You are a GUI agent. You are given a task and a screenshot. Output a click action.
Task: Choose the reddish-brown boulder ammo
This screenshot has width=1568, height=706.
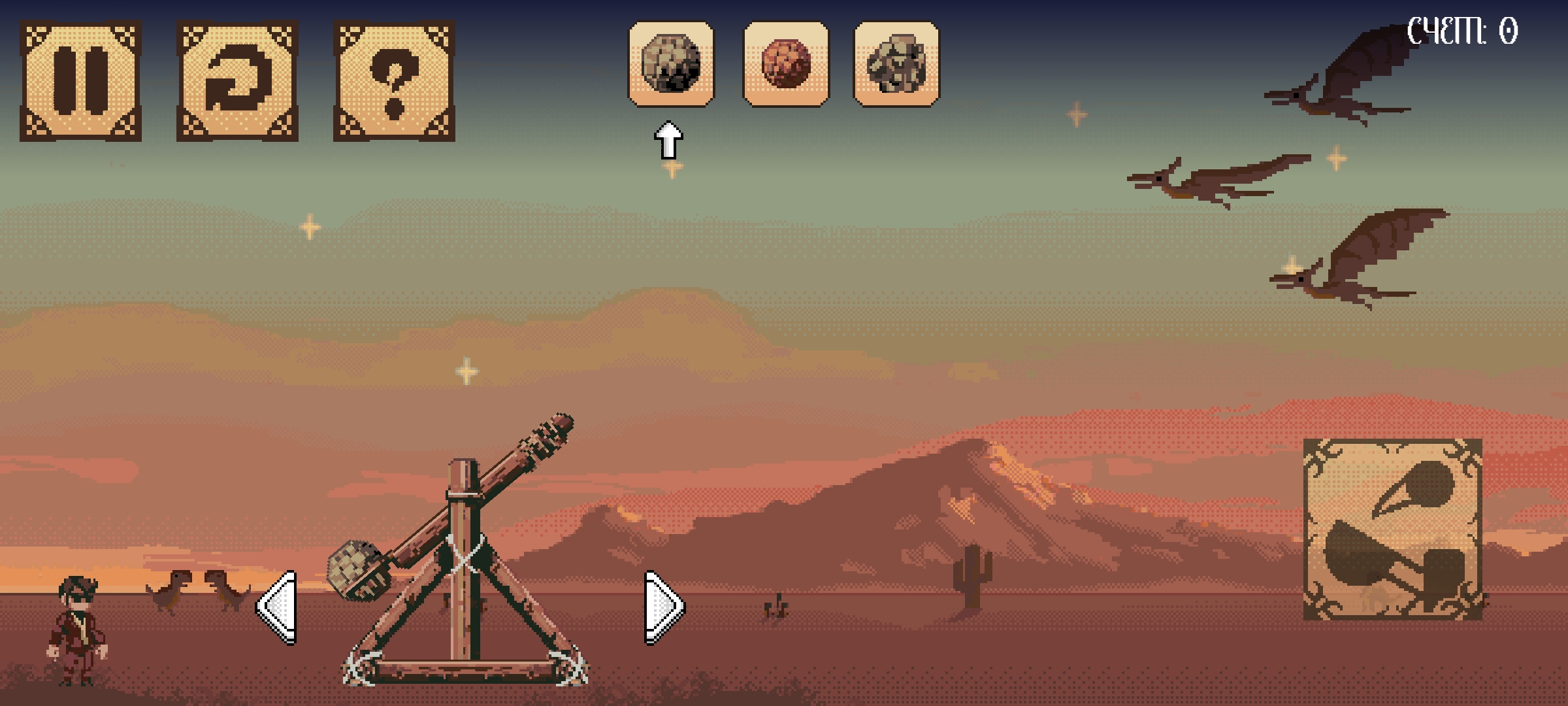786,63
